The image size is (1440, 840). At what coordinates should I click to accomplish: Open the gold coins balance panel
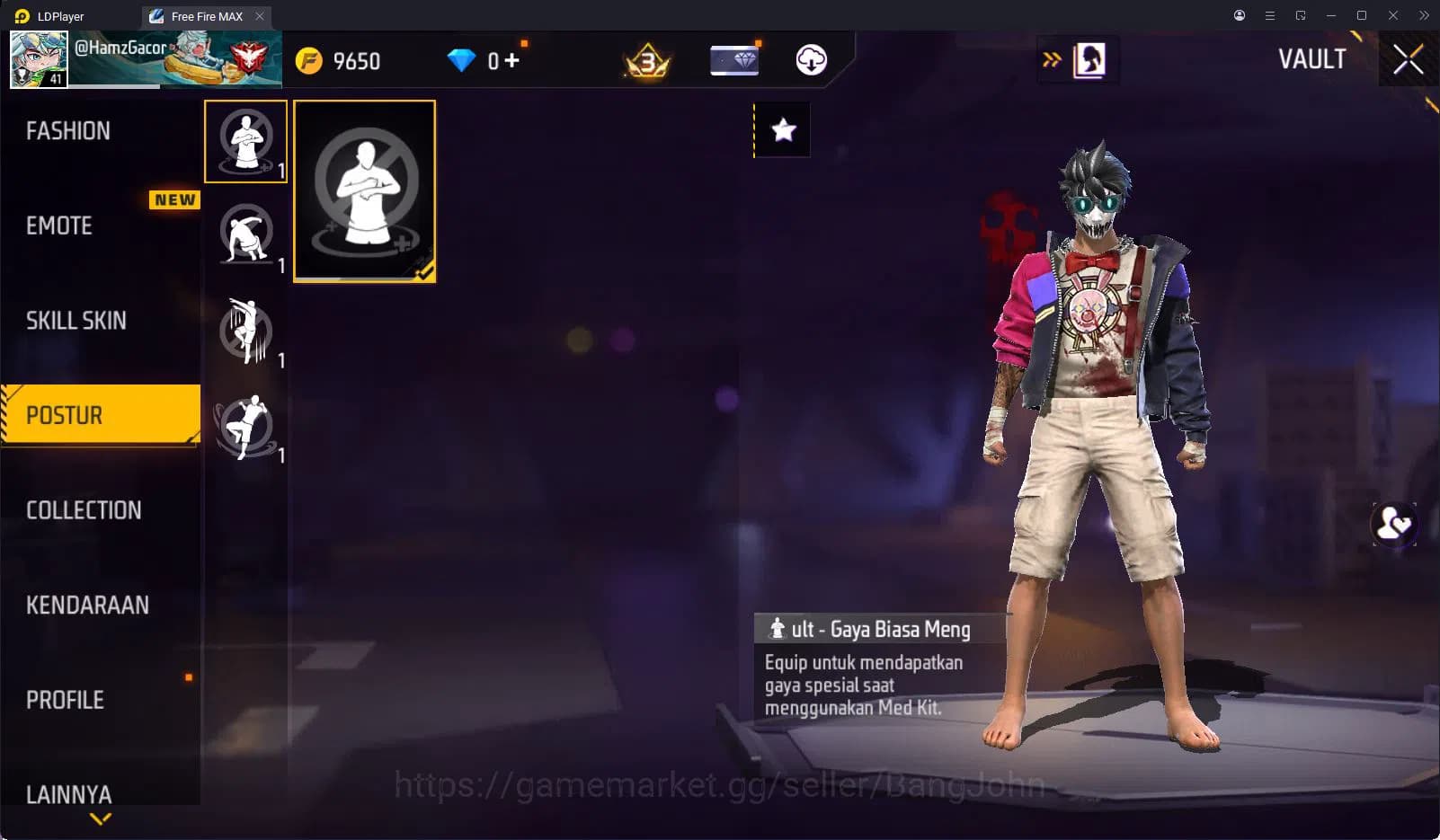(342, 60)
